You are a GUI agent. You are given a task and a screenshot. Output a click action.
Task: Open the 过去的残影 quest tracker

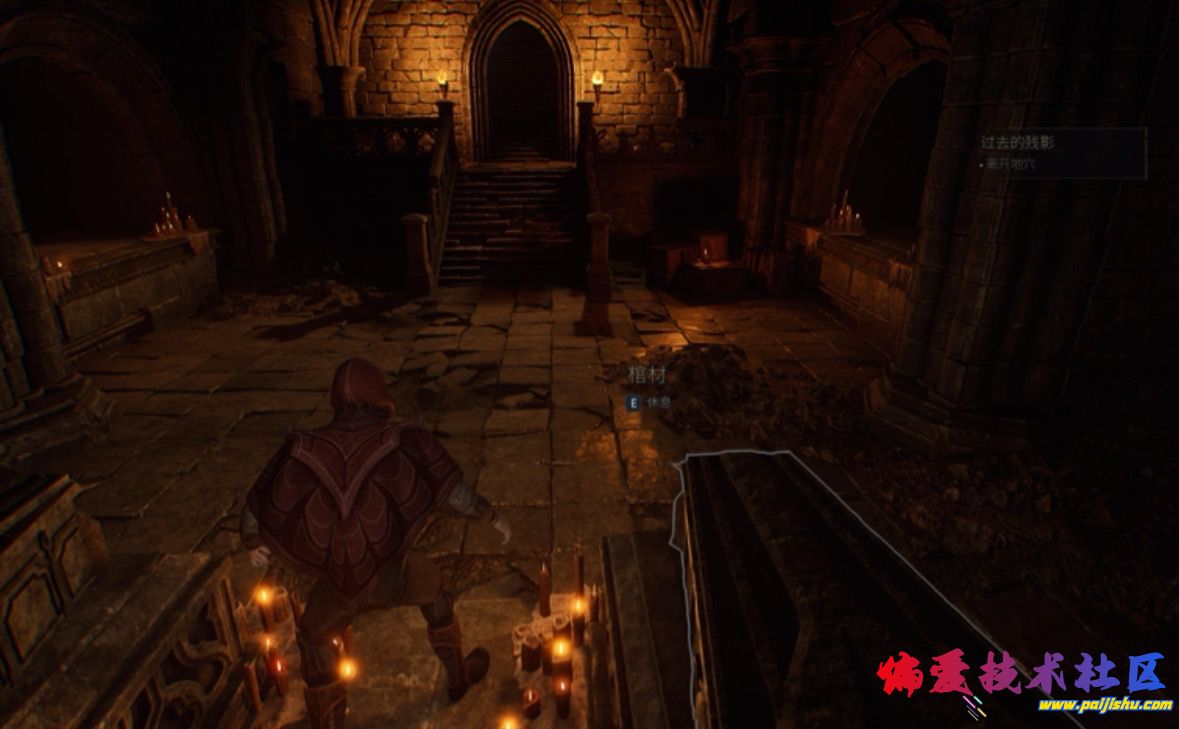point(1018,143)
